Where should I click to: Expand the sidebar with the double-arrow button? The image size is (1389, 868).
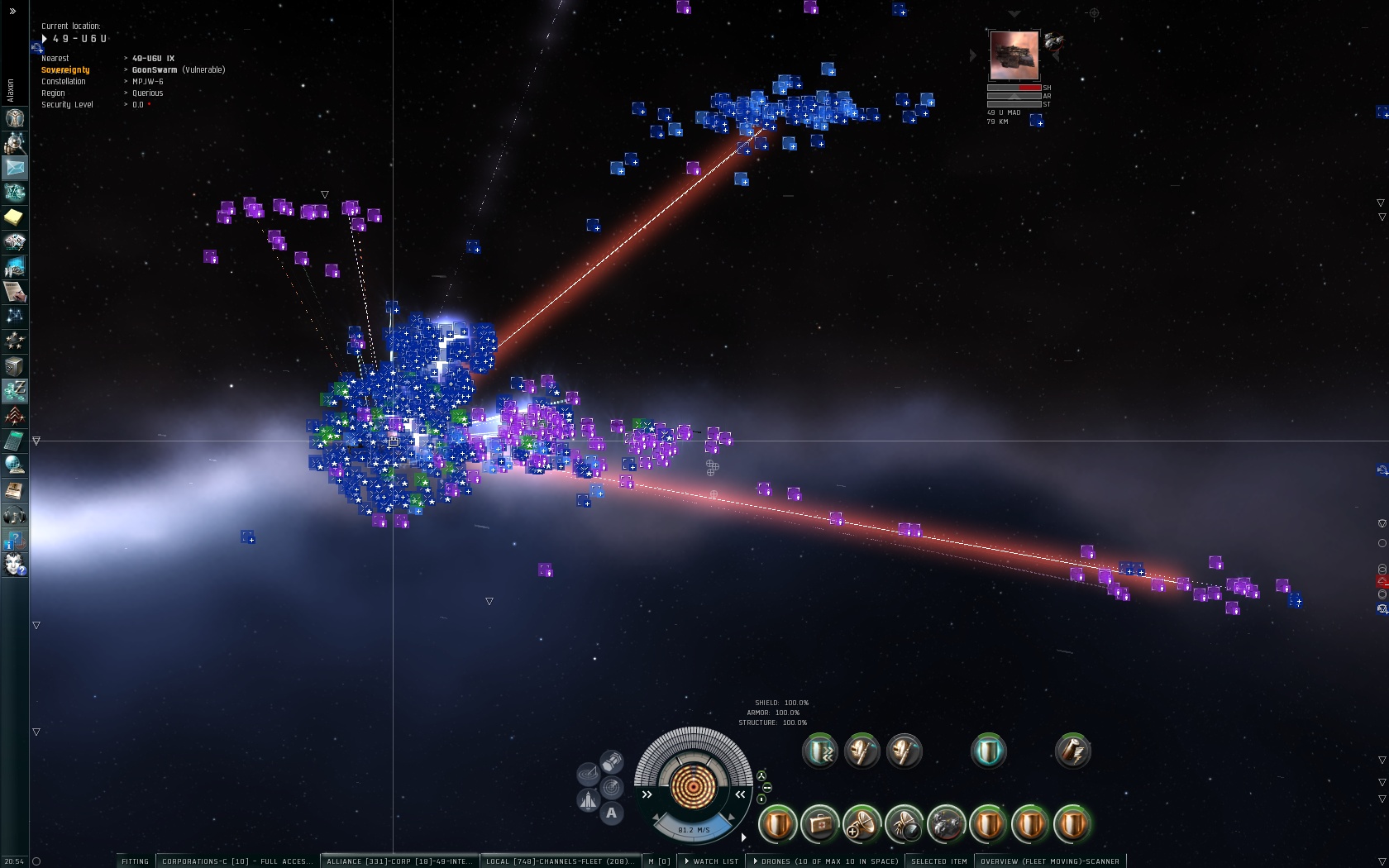(x=12, y=11)
